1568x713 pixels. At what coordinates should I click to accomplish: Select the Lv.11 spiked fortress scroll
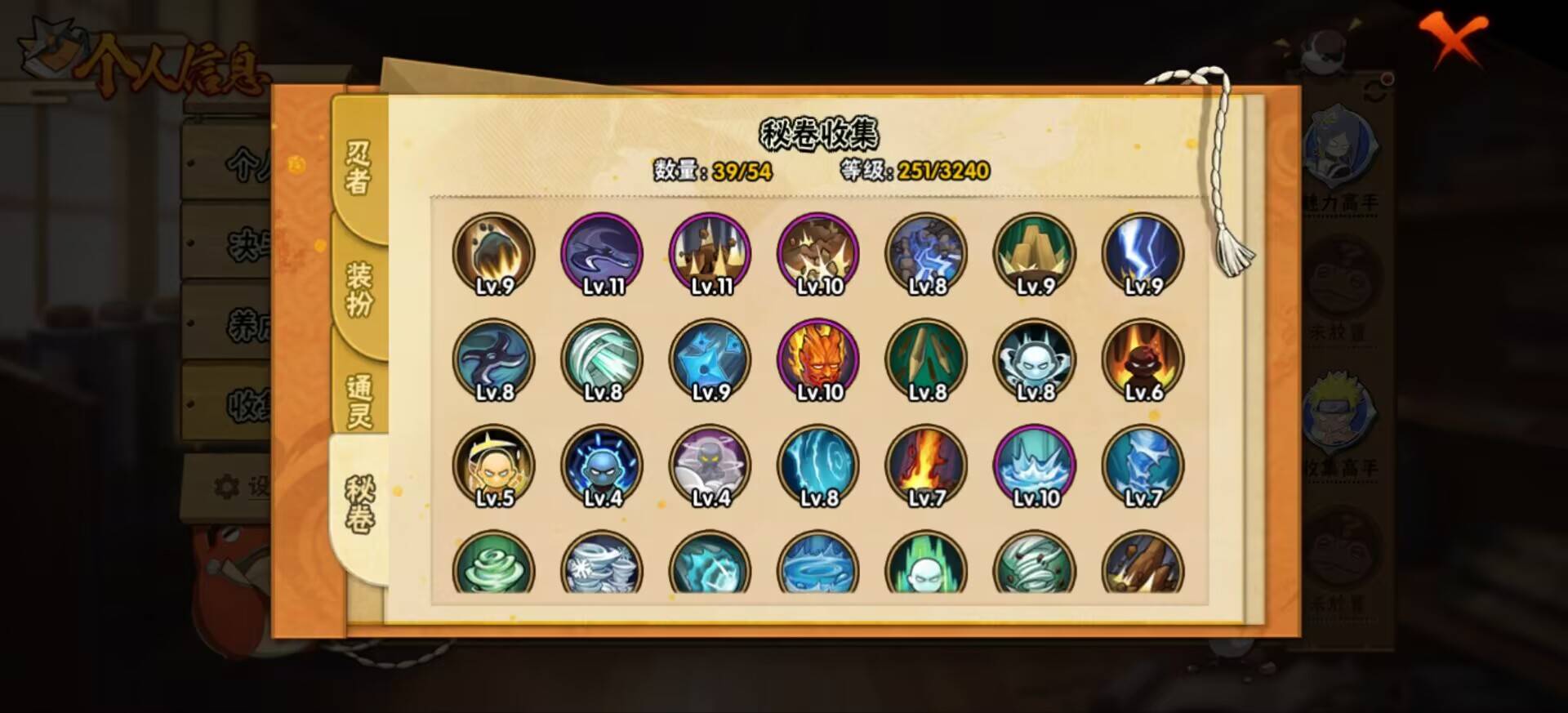click(709, 253)
